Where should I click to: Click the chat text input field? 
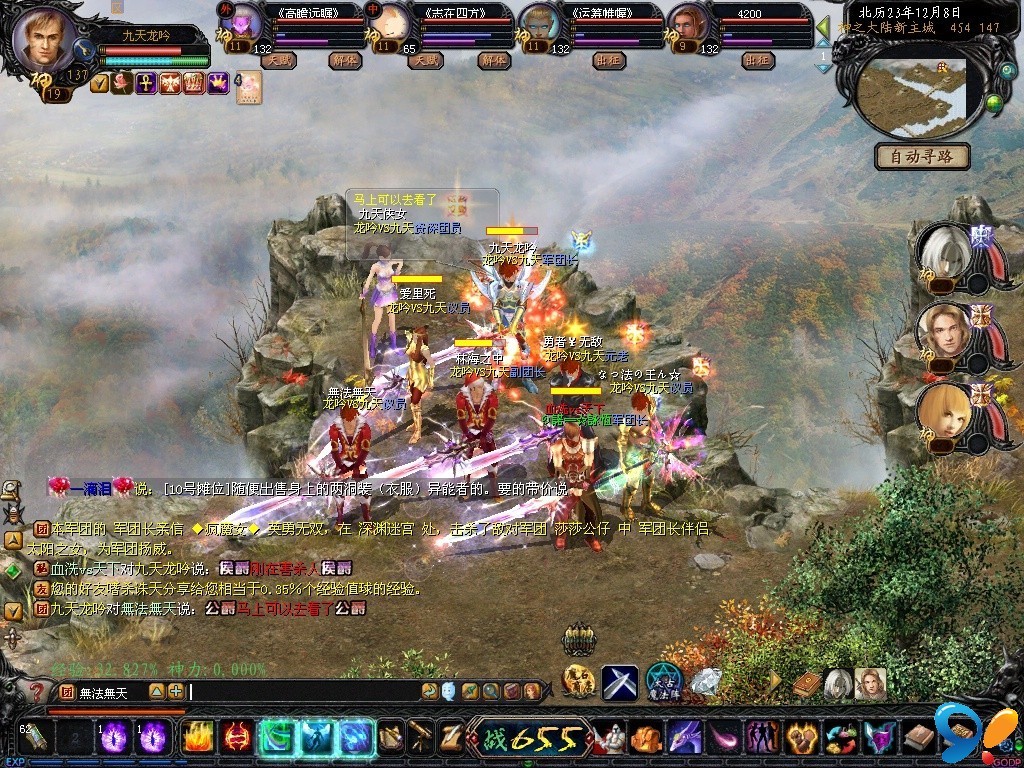coord(300,691)
